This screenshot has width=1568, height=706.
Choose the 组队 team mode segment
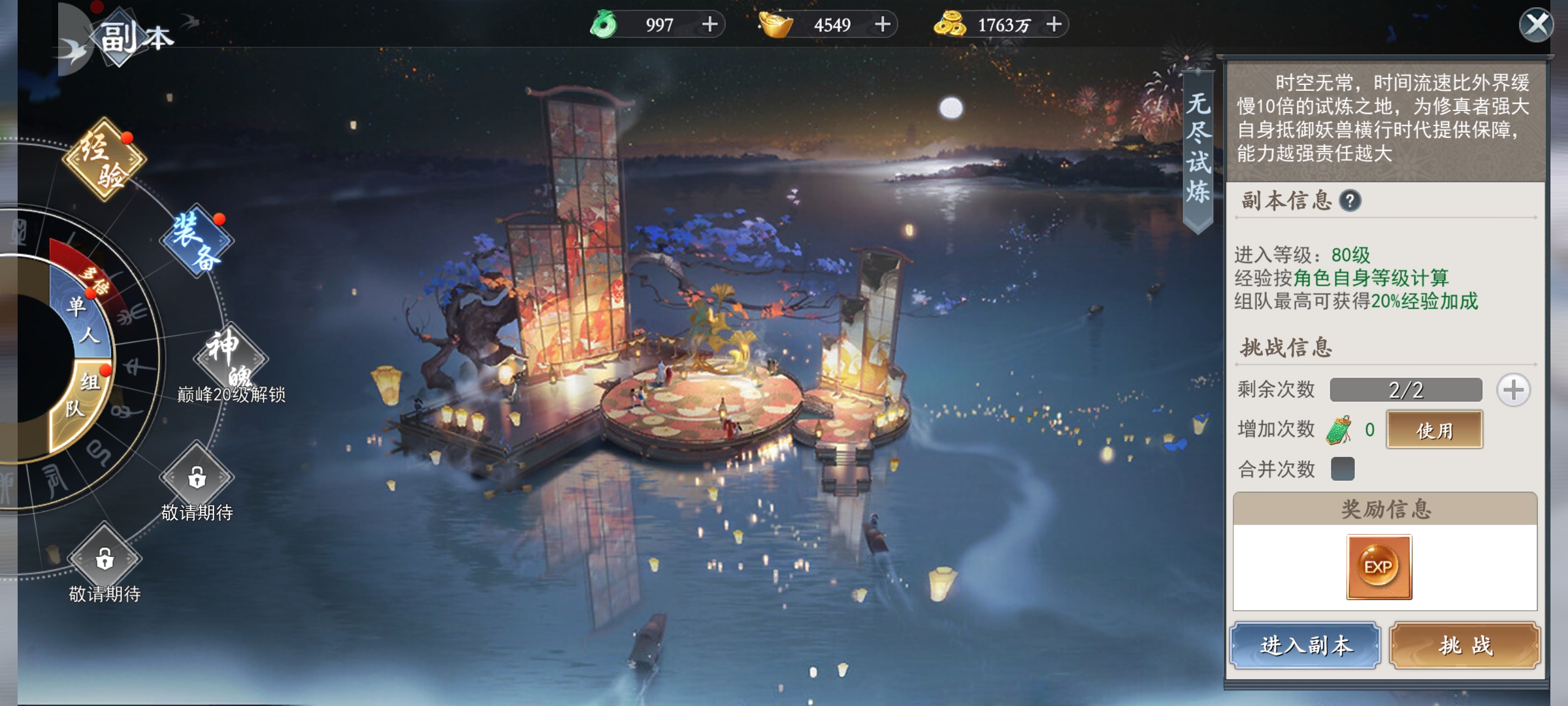[x=82, y=396]
